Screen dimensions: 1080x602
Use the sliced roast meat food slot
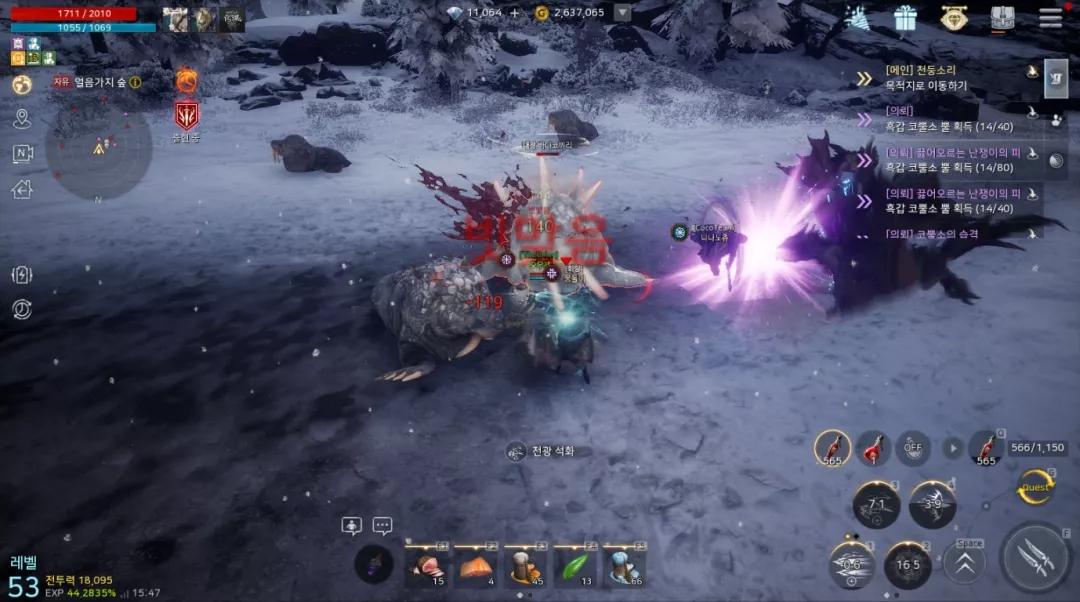click(x=425, y=566)
